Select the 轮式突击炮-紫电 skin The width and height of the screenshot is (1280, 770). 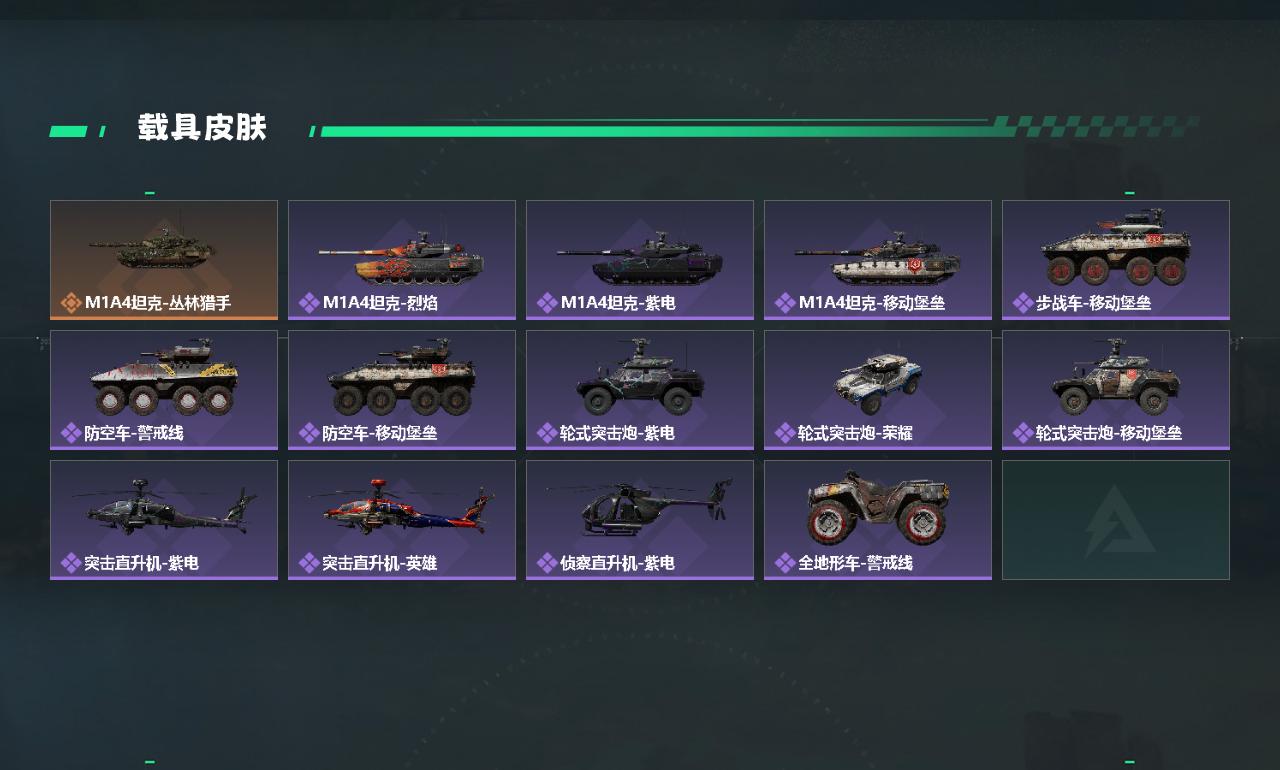640,389
